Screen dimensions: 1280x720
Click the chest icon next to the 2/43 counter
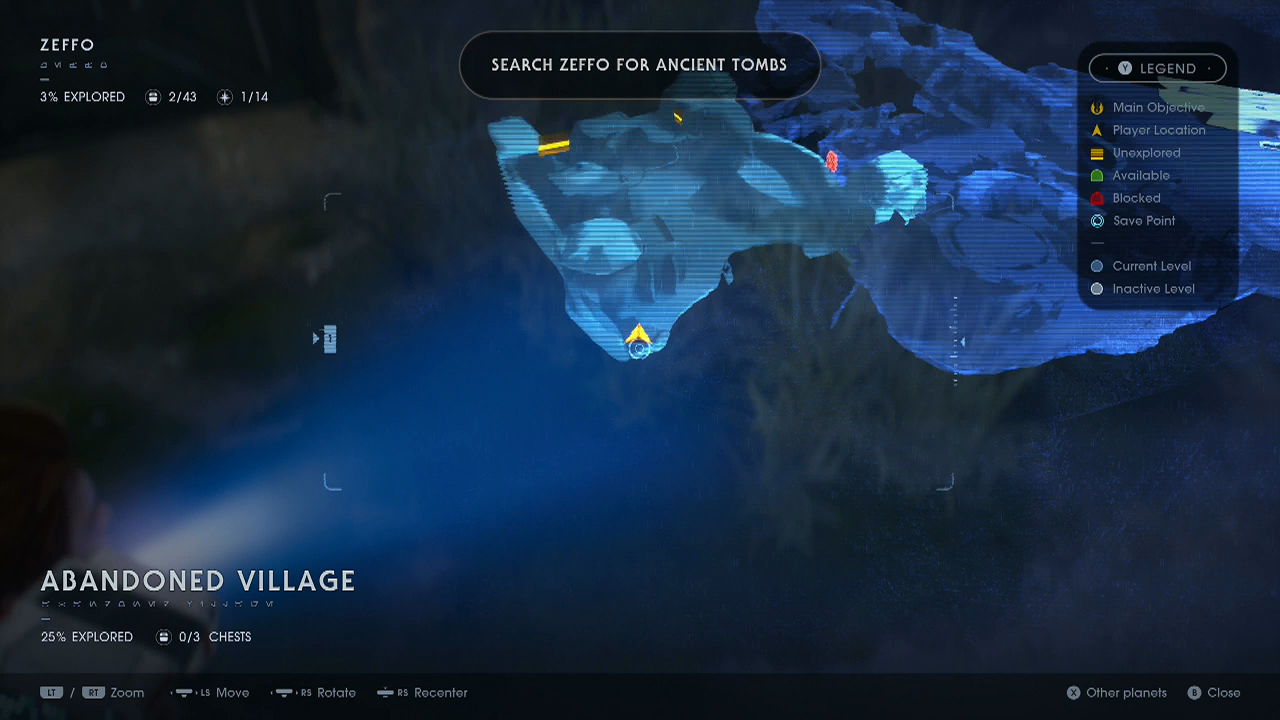(153, 97)
